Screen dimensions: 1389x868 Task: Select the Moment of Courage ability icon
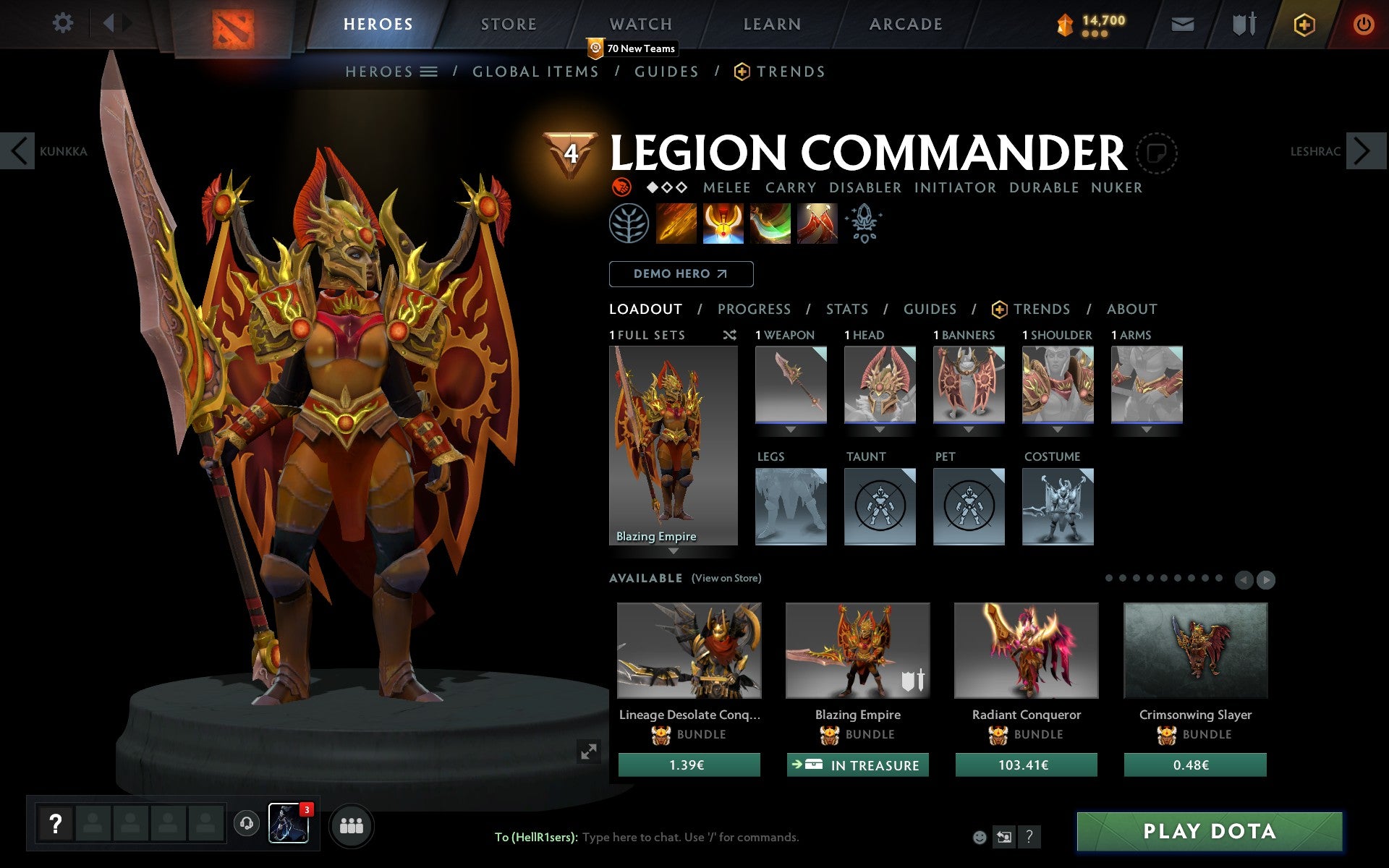tap(770, 224)
